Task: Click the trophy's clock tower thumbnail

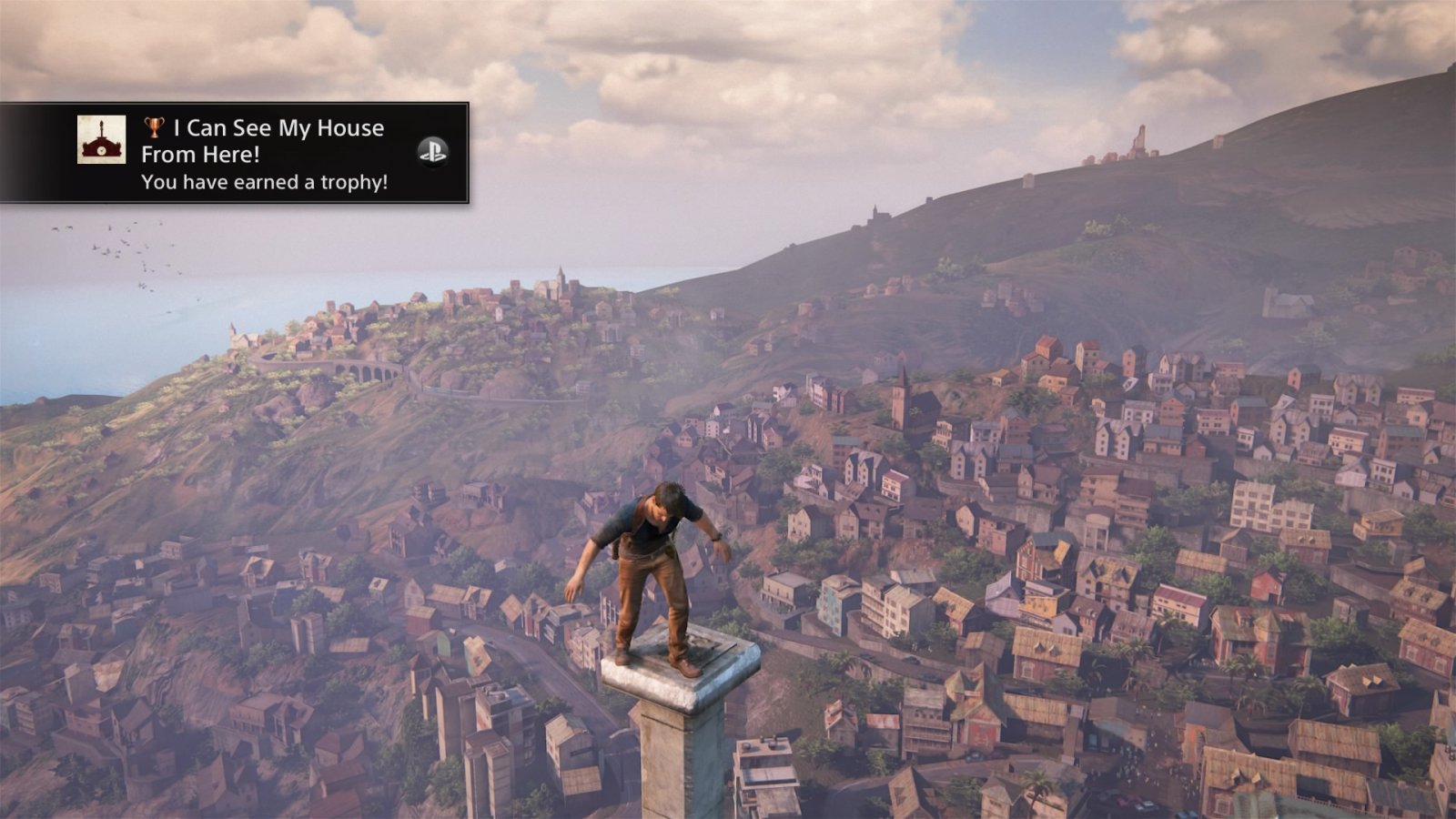Action: (x=101, y=140)
